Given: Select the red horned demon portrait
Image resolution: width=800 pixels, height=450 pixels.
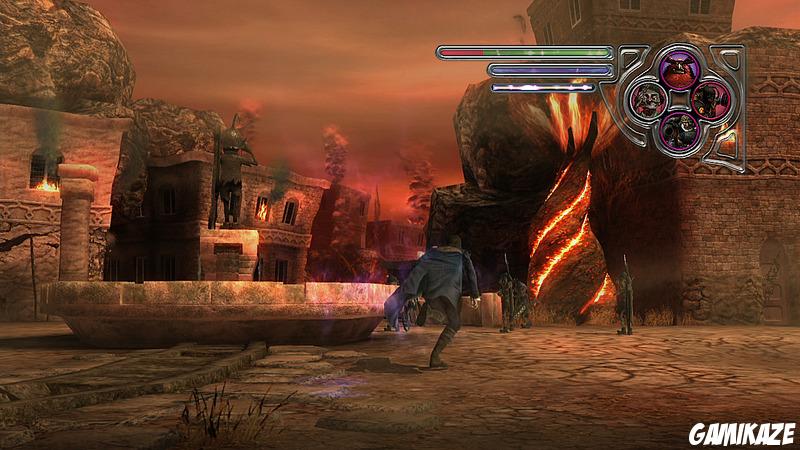Looking at the screenshot, I should [x=679, y=70].
